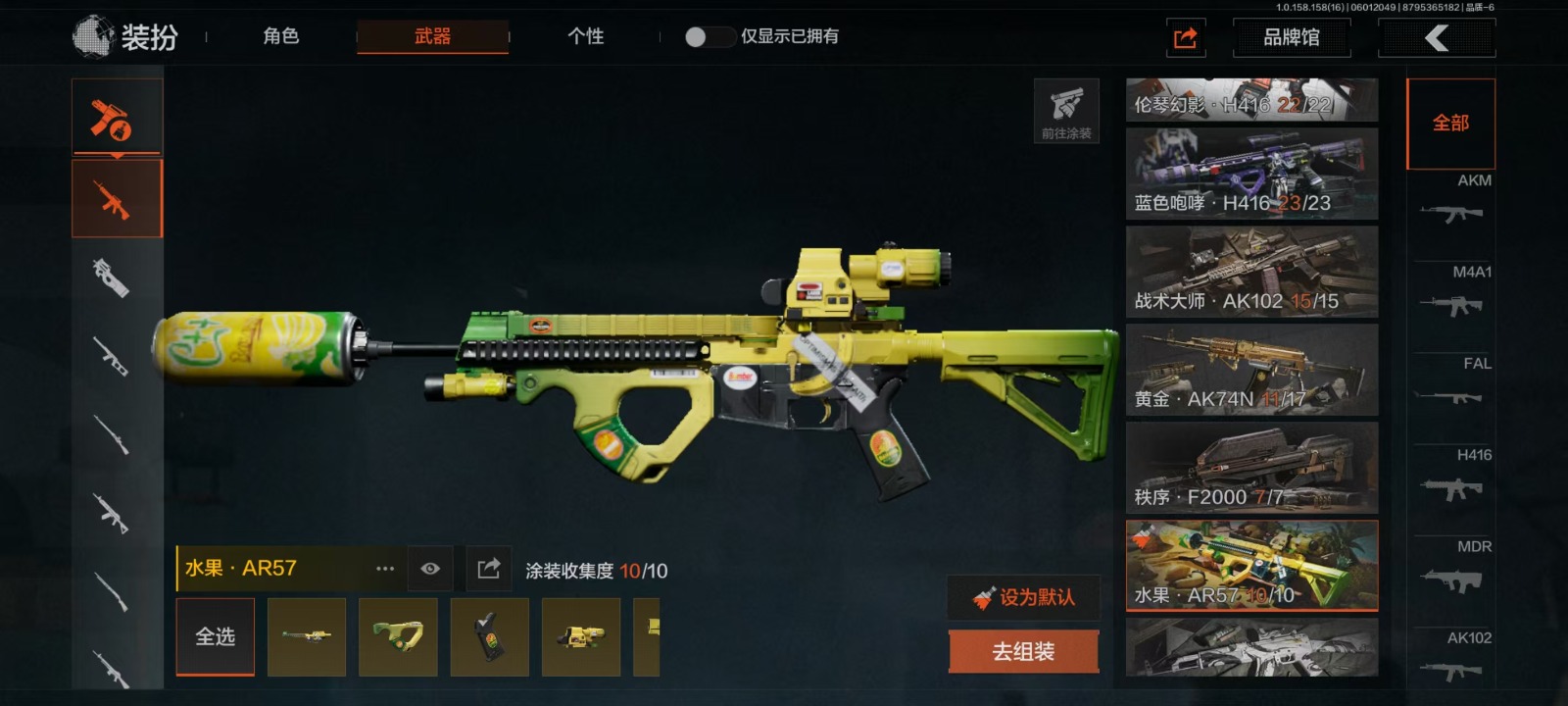Image resolution: width=1568 pixels, height=706 pixels.
Task: Go back with the arrow button
Action: tap(1436, 38)
